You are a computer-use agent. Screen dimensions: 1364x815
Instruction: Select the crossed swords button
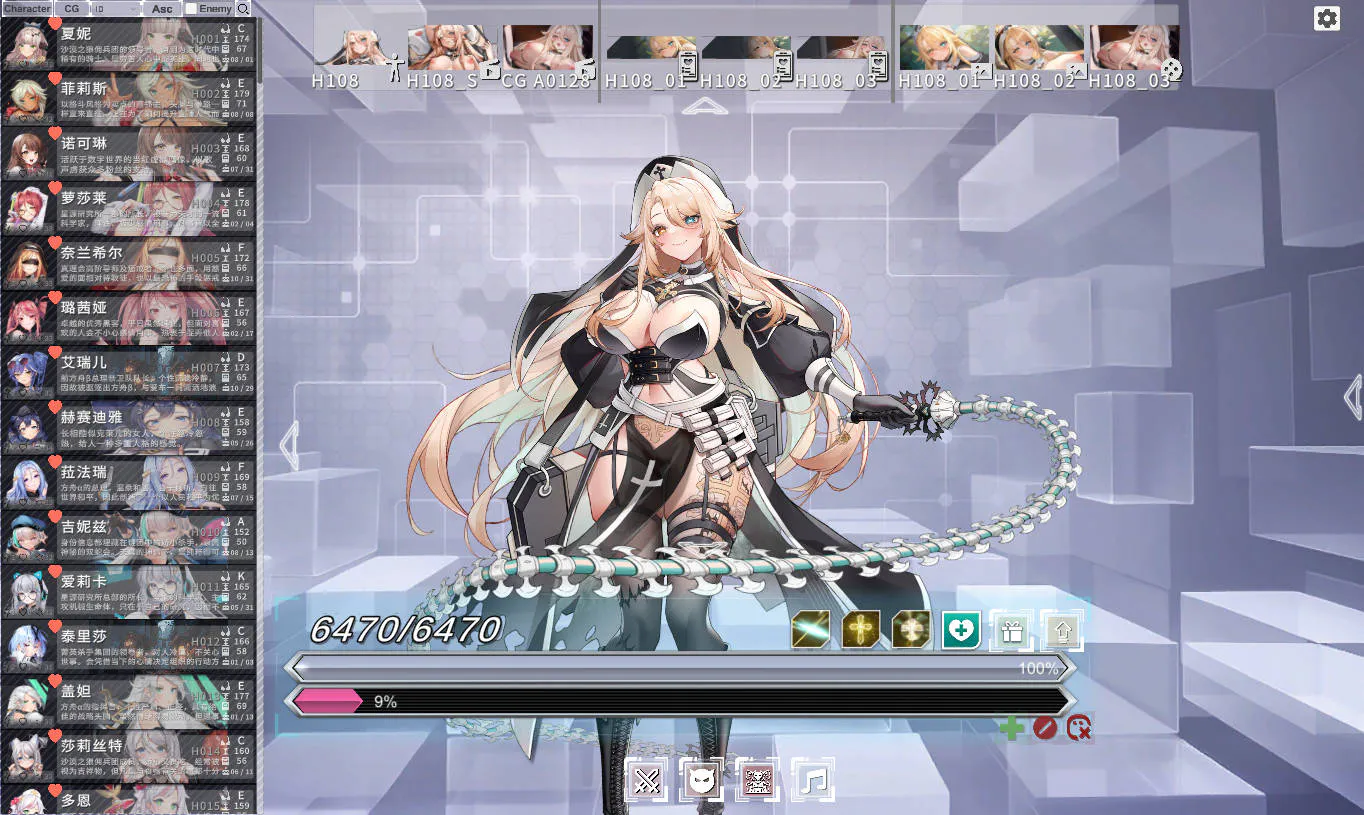tap(647, 779)
